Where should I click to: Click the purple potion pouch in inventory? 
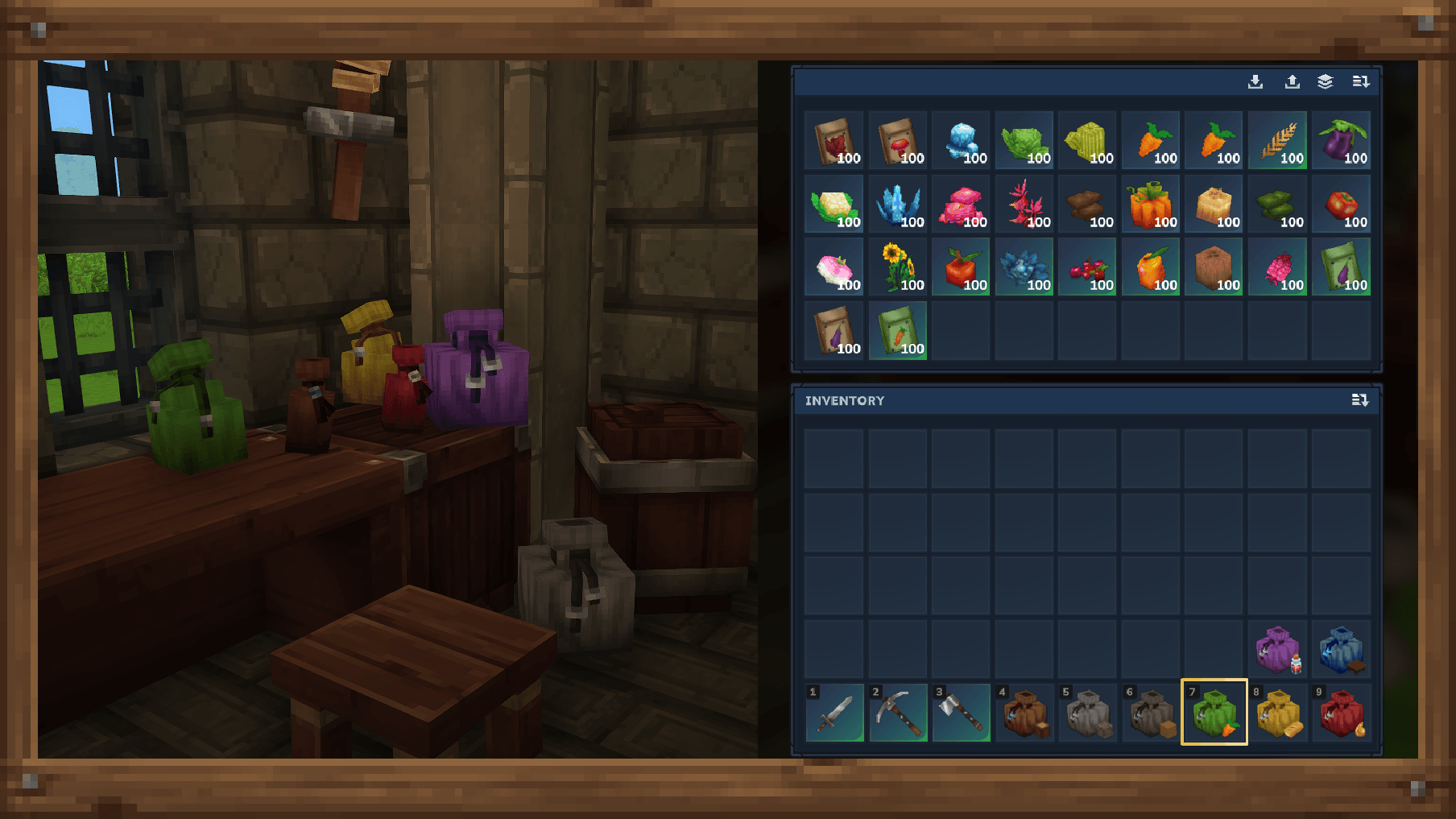tap(1277, 649)
